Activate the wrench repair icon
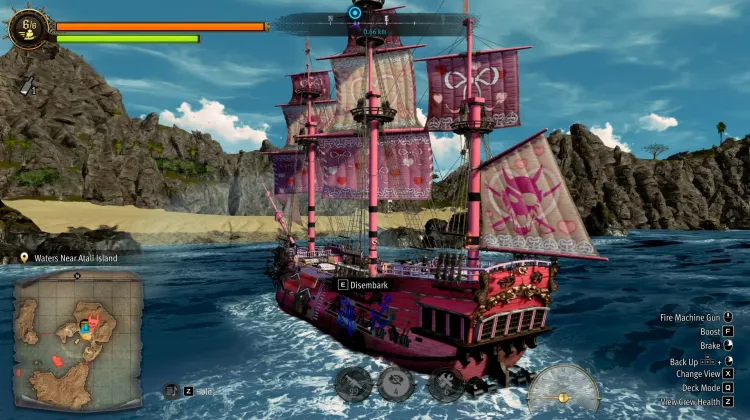Image resolution: width=750 pixels, height=420 pixels. 443,383
